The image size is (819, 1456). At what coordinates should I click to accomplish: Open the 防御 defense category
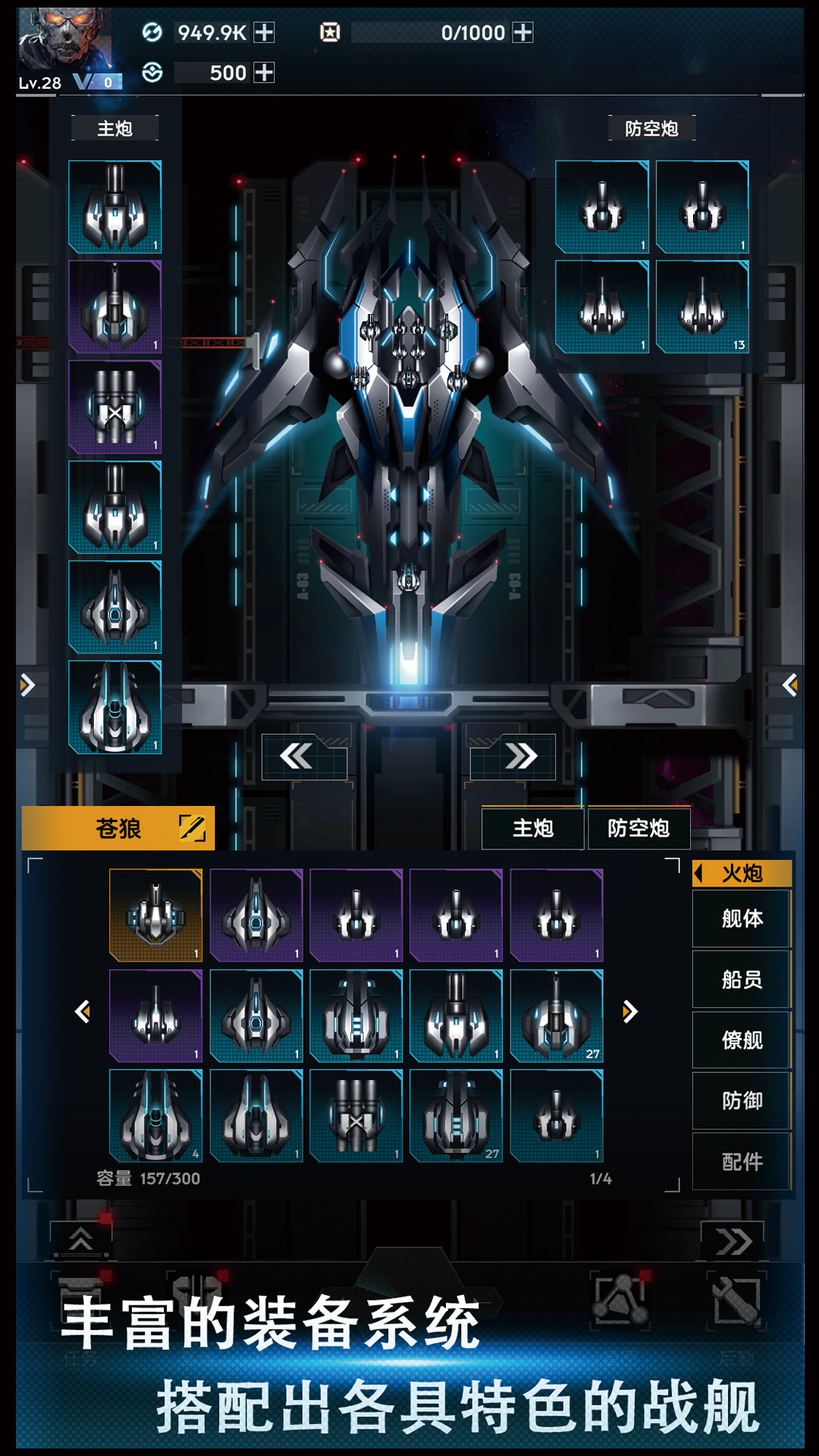(742, 1101)
